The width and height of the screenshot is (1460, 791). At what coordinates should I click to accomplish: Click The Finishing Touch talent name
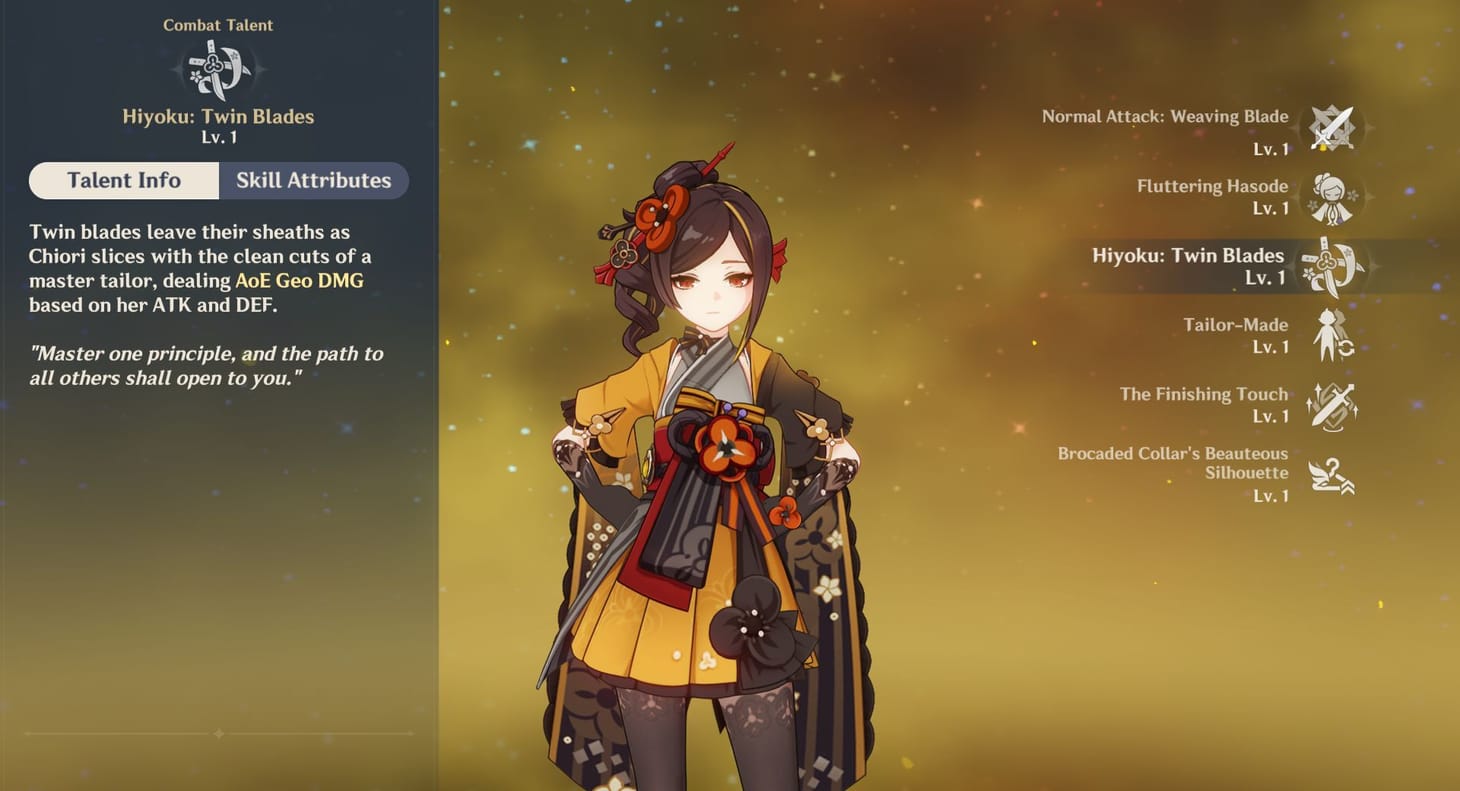[x=1203, y=394]
